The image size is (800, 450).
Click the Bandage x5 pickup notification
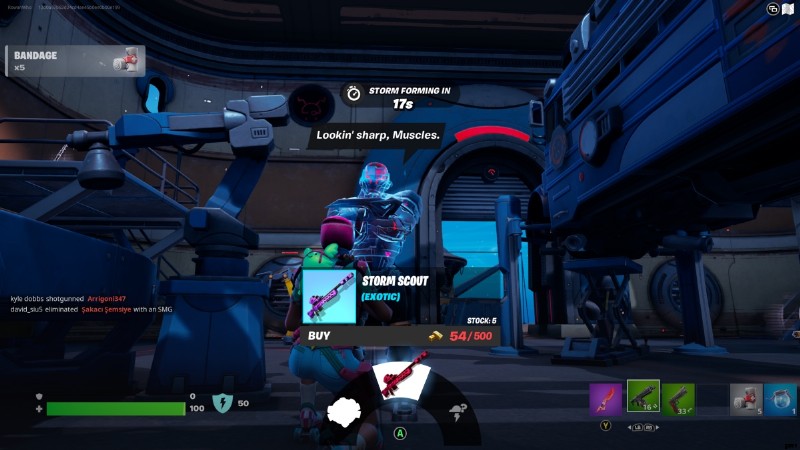click(75, 61)
